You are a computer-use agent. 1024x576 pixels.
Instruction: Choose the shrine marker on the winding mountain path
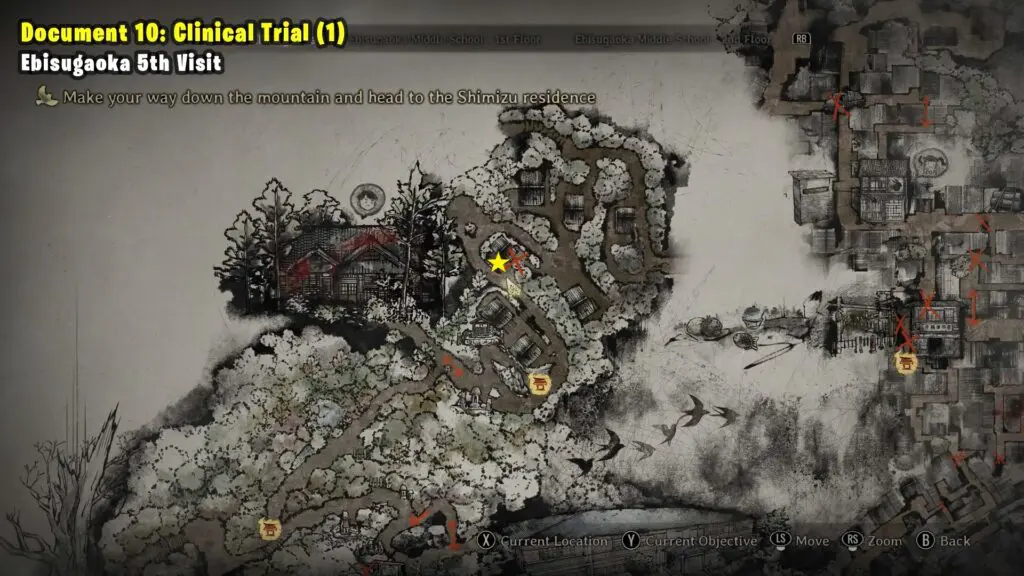pos(540,383)
